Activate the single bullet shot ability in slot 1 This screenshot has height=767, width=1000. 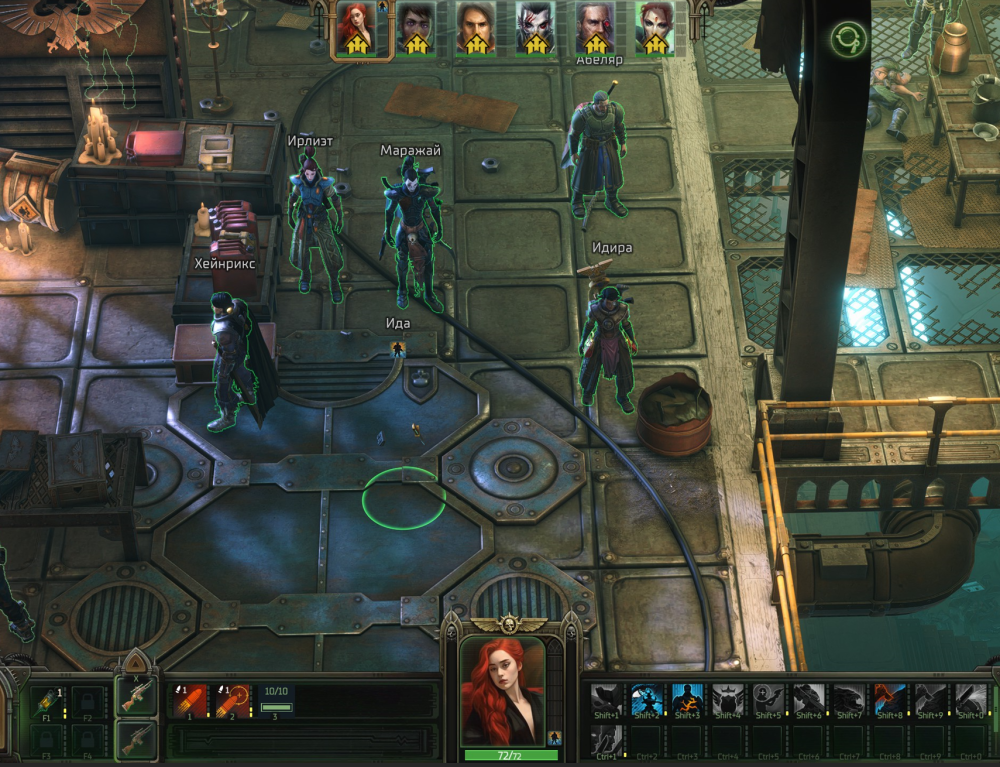pos(190,698)
